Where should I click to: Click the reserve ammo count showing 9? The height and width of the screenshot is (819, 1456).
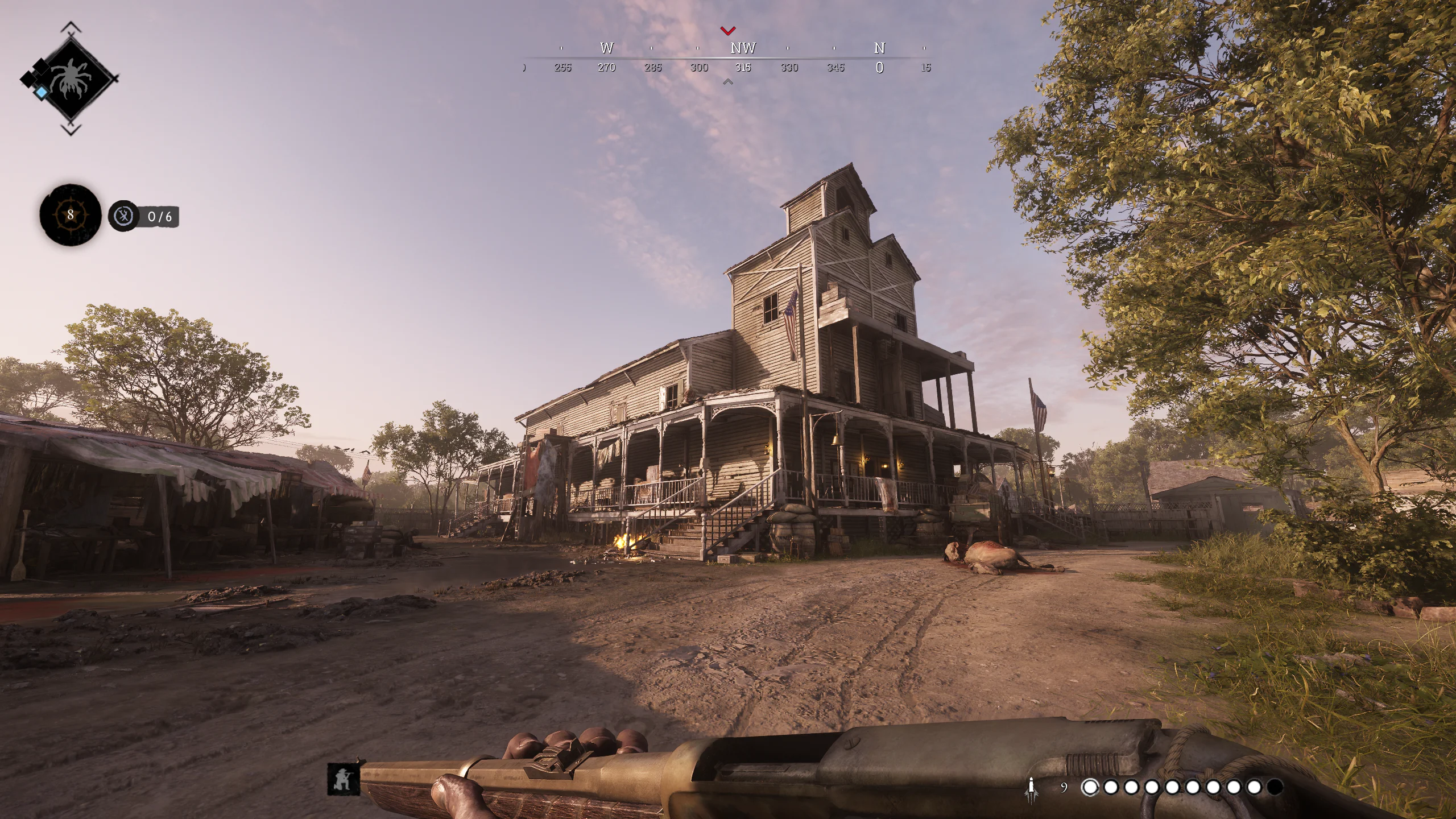1064,788
